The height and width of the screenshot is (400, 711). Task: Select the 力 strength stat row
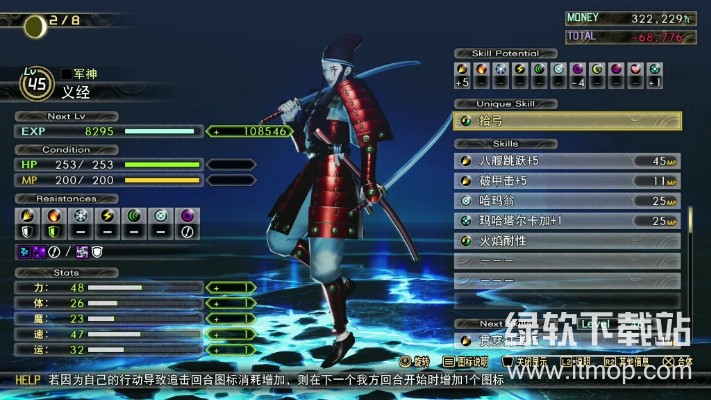coord(130,287)
